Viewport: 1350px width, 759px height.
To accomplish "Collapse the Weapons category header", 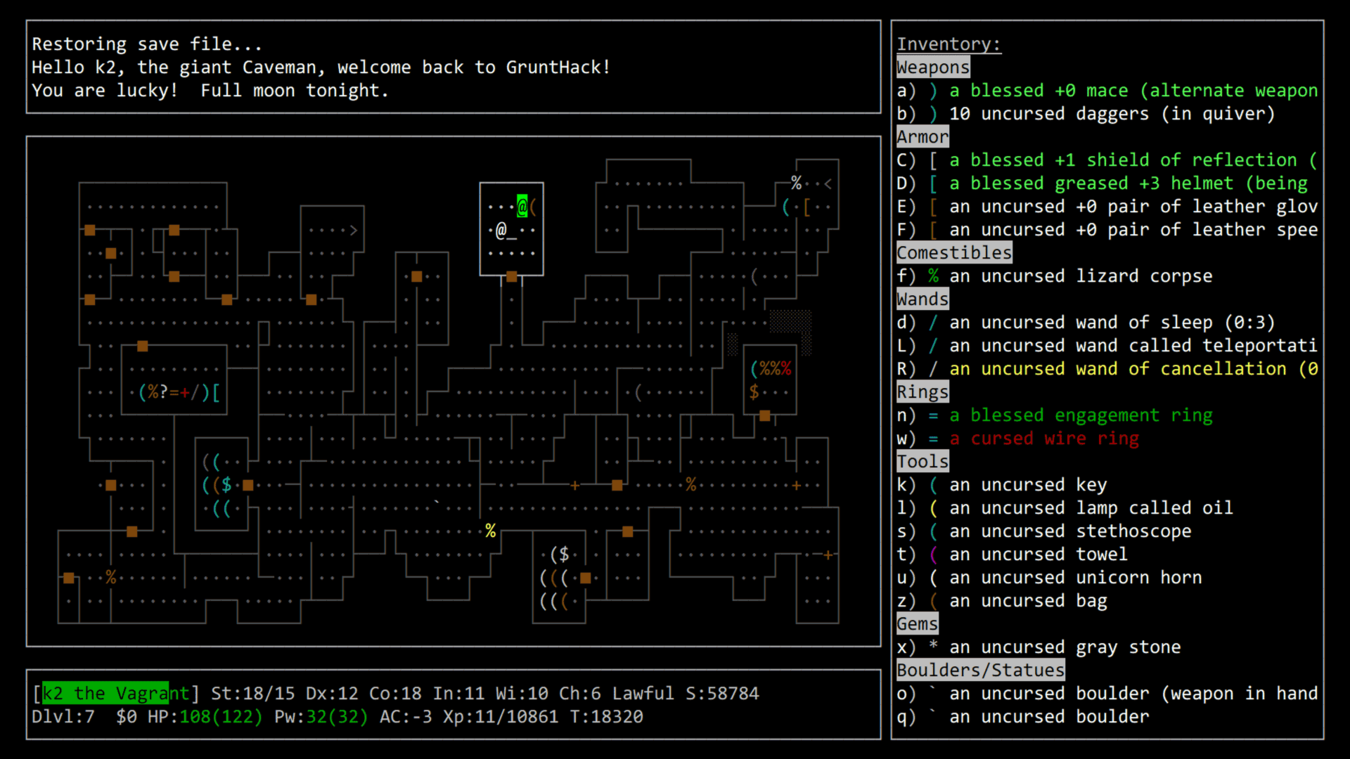I will click(x=932, y=67).
